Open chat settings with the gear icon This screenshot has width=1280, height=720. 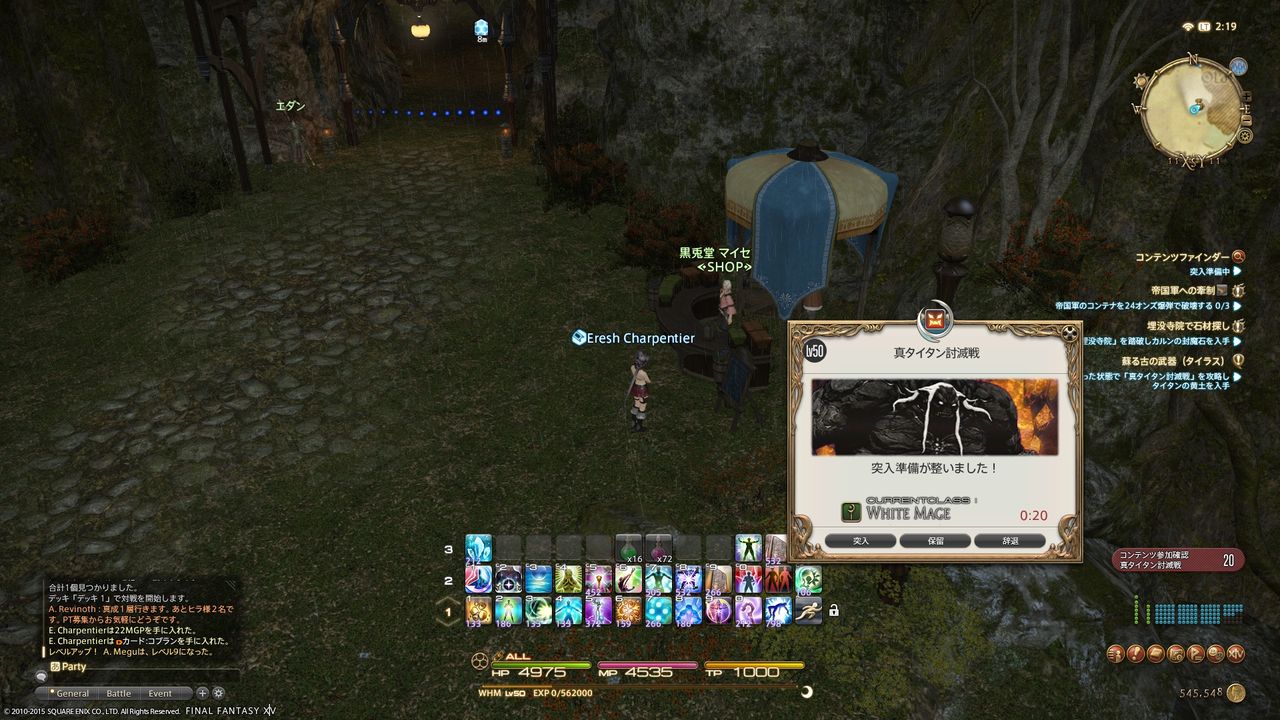coord(218,693)
